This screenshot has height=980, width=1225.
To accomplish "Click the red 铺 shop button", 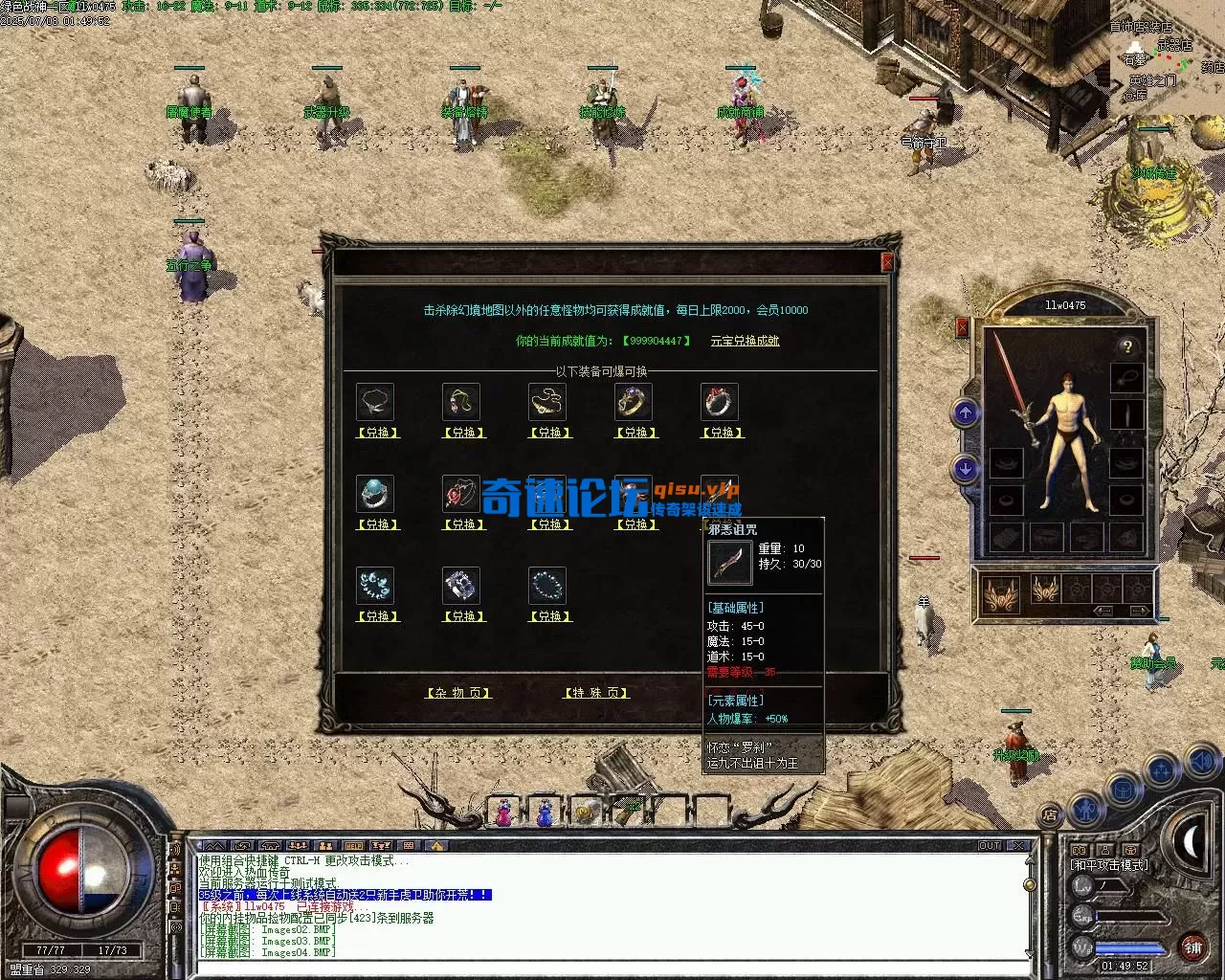I will click(x=1192, y=947).
